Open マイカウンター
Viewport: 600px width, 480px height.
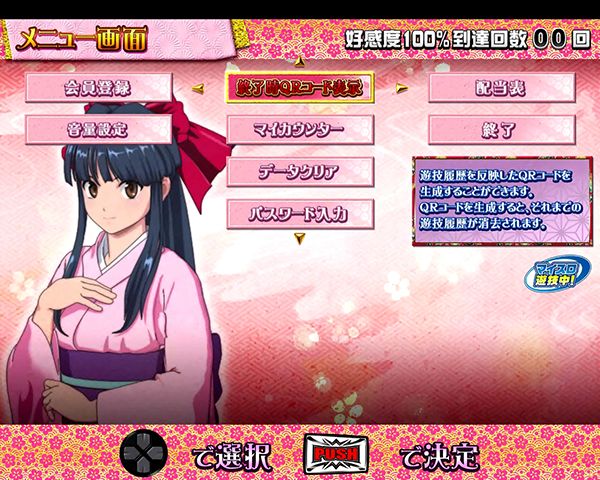click(x=299, y=129)
